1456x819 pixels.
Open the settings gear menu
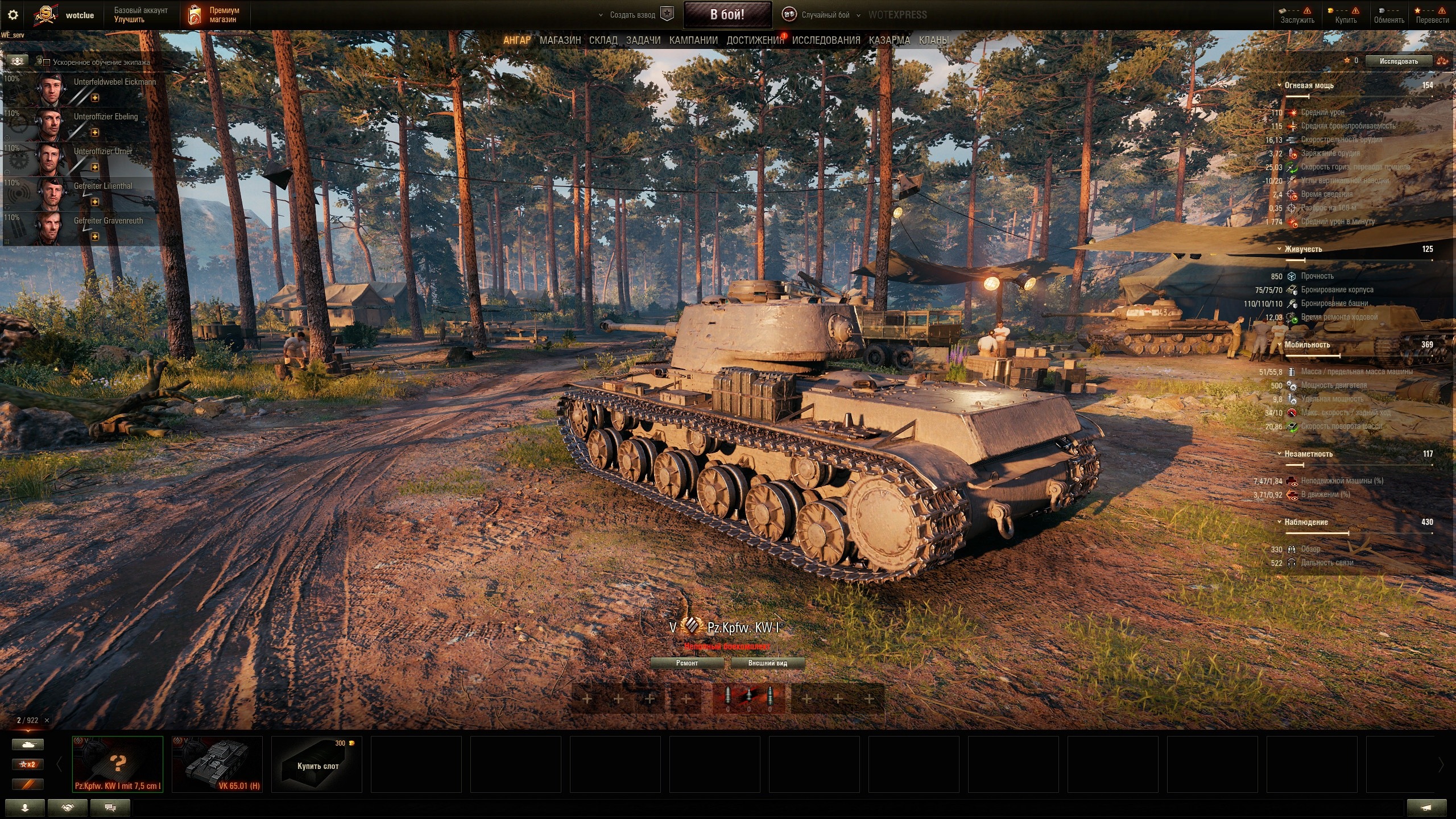[13, 15]
